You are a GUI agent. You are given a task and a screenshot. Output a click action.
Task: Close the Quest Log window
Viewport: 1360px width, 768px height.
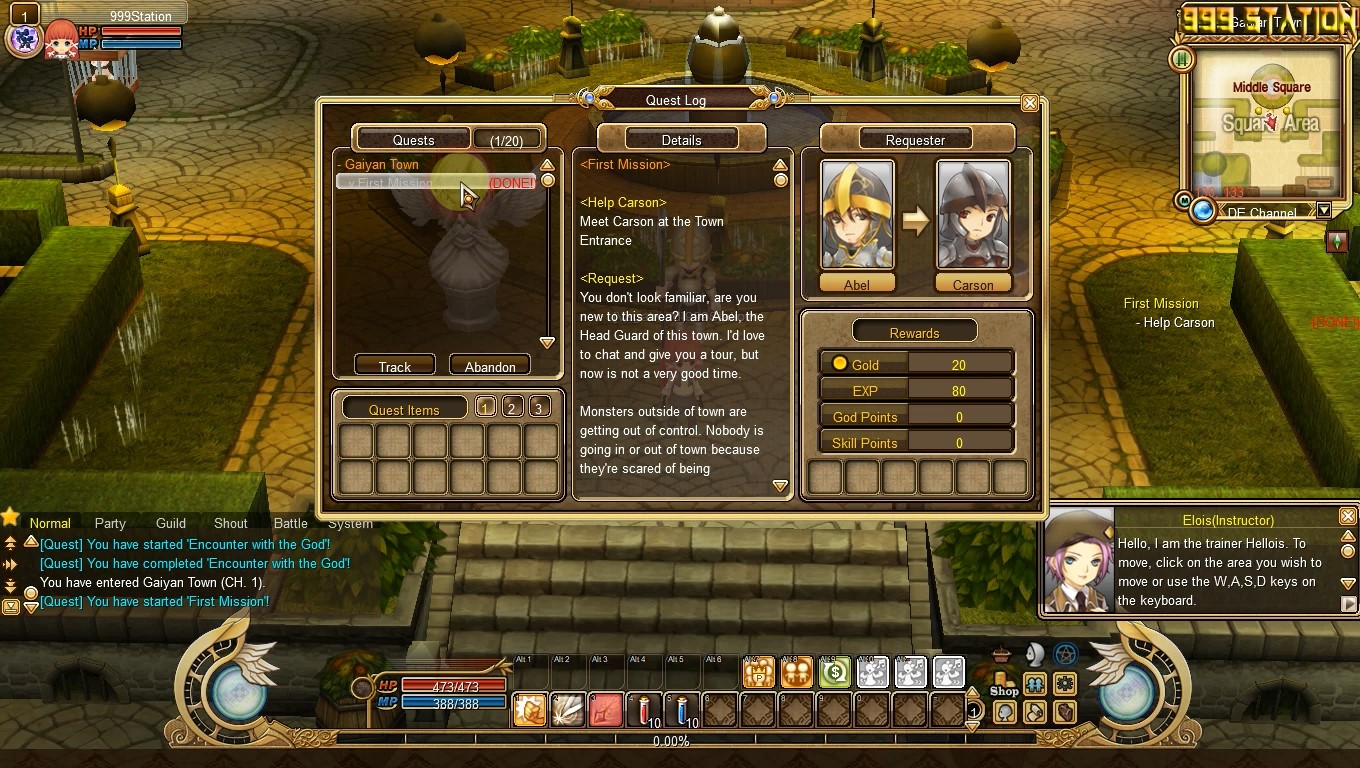[1029, 103]
